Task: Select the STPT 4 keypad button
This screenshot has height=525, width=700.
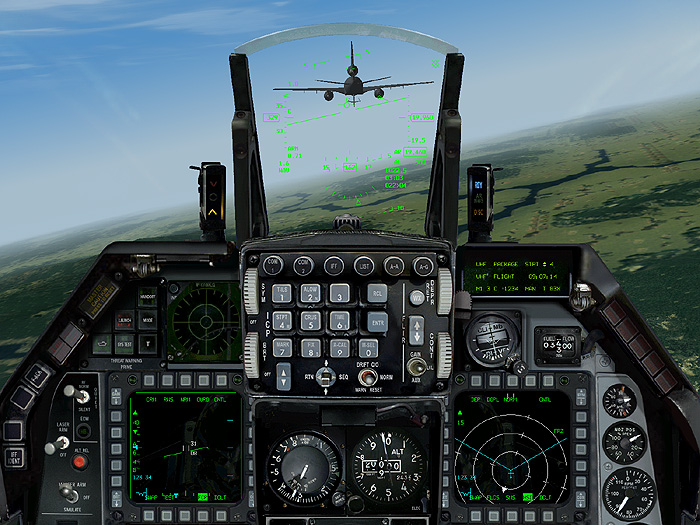Action: click(x=283, y=321)
